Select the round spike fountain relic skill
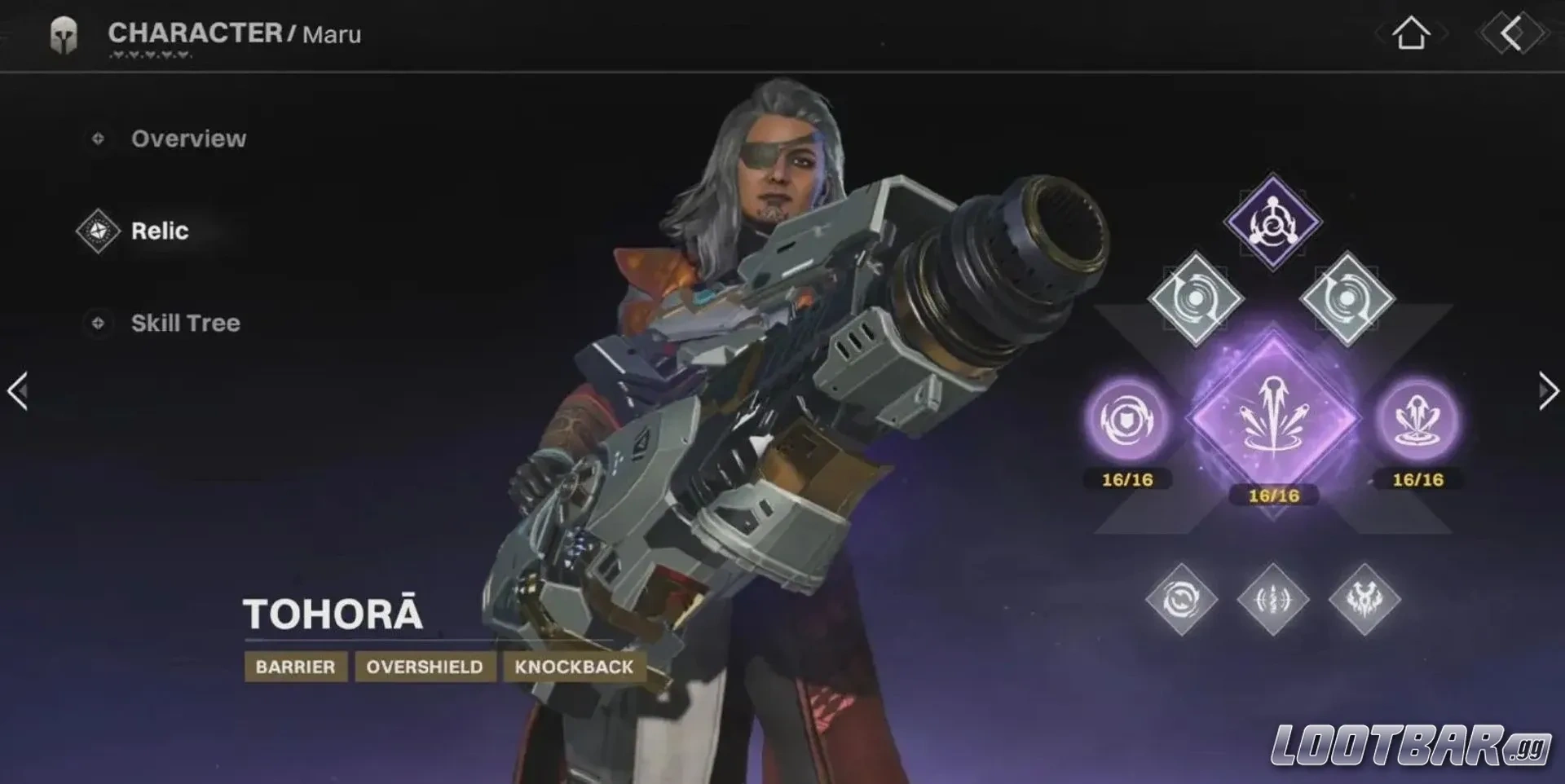The height and width of the screenshot is (784, 1565). pos(1418,421)
